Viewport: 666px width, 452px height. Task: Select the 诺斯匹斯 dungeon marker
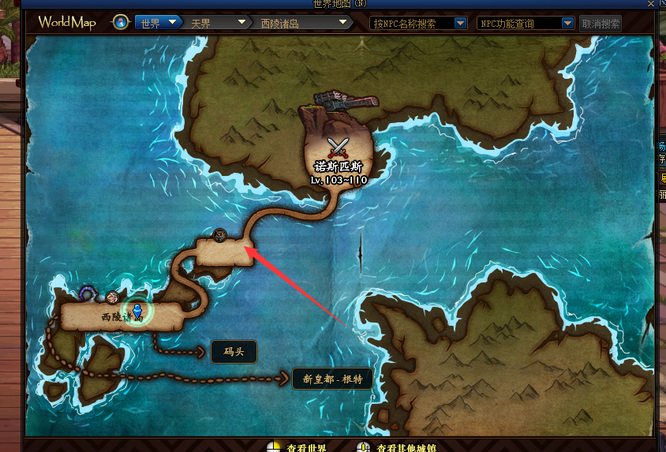[x=339, y=158]
